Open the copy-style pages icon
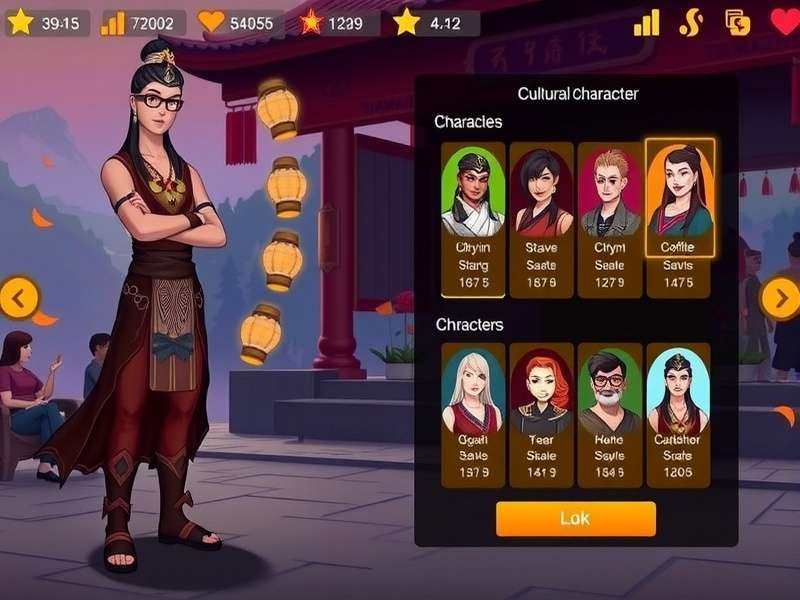Screen dimensions: 800x600 click(x=738, y=22)
